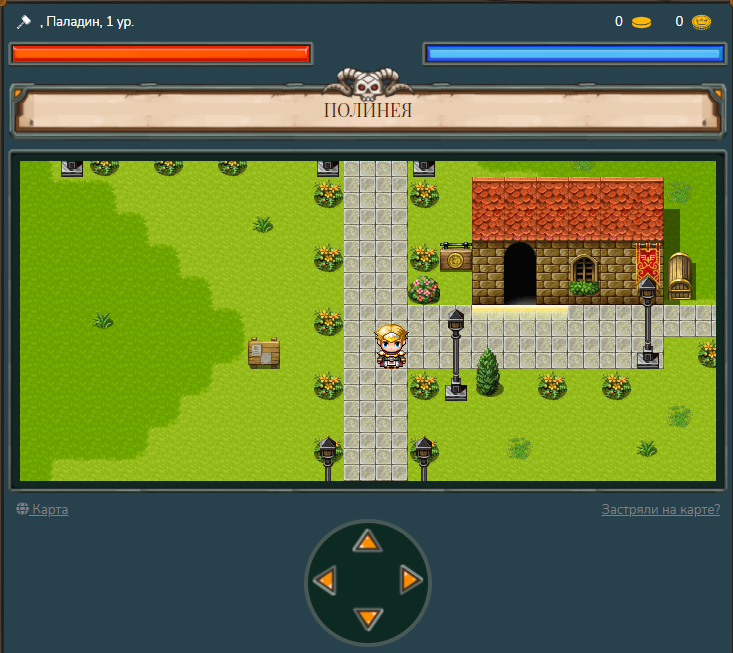Open the Карта map link

coord(49,510)
